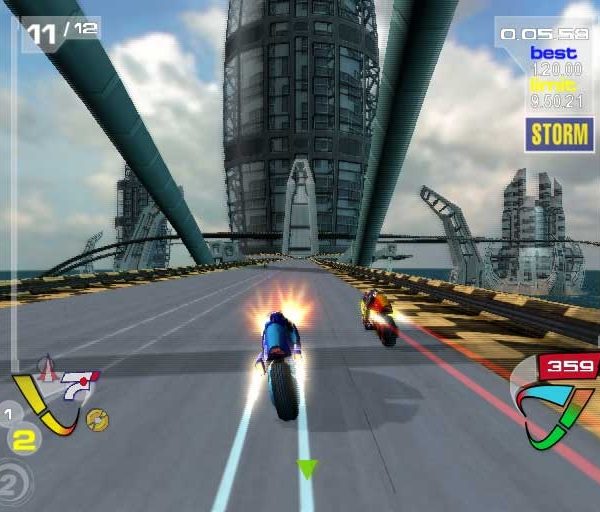Click the STORM team badge
This screenshot has height=512, width=600.
pos(558,134)
